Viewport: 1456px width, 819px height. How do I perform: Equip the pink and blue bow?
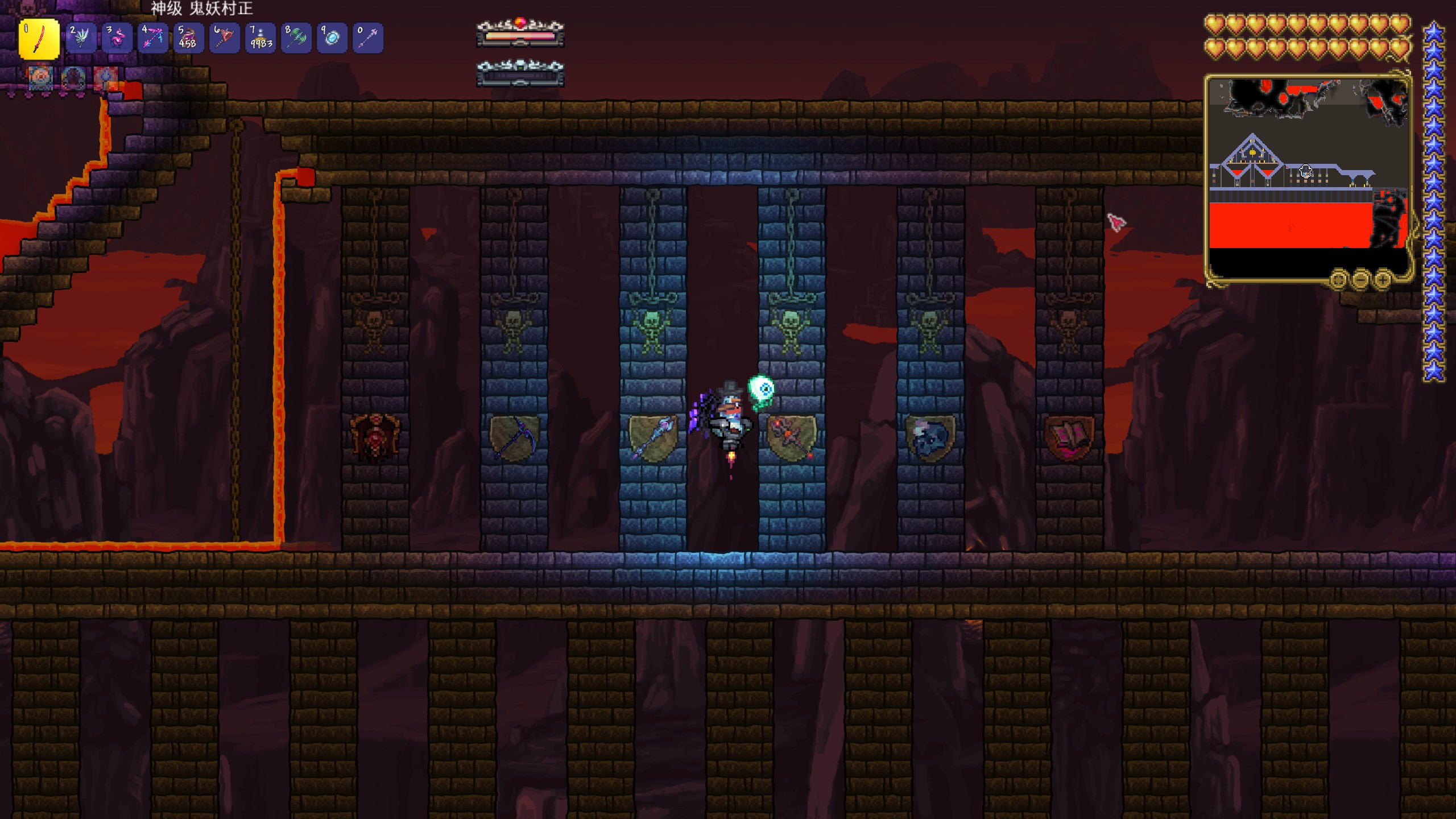152,38
